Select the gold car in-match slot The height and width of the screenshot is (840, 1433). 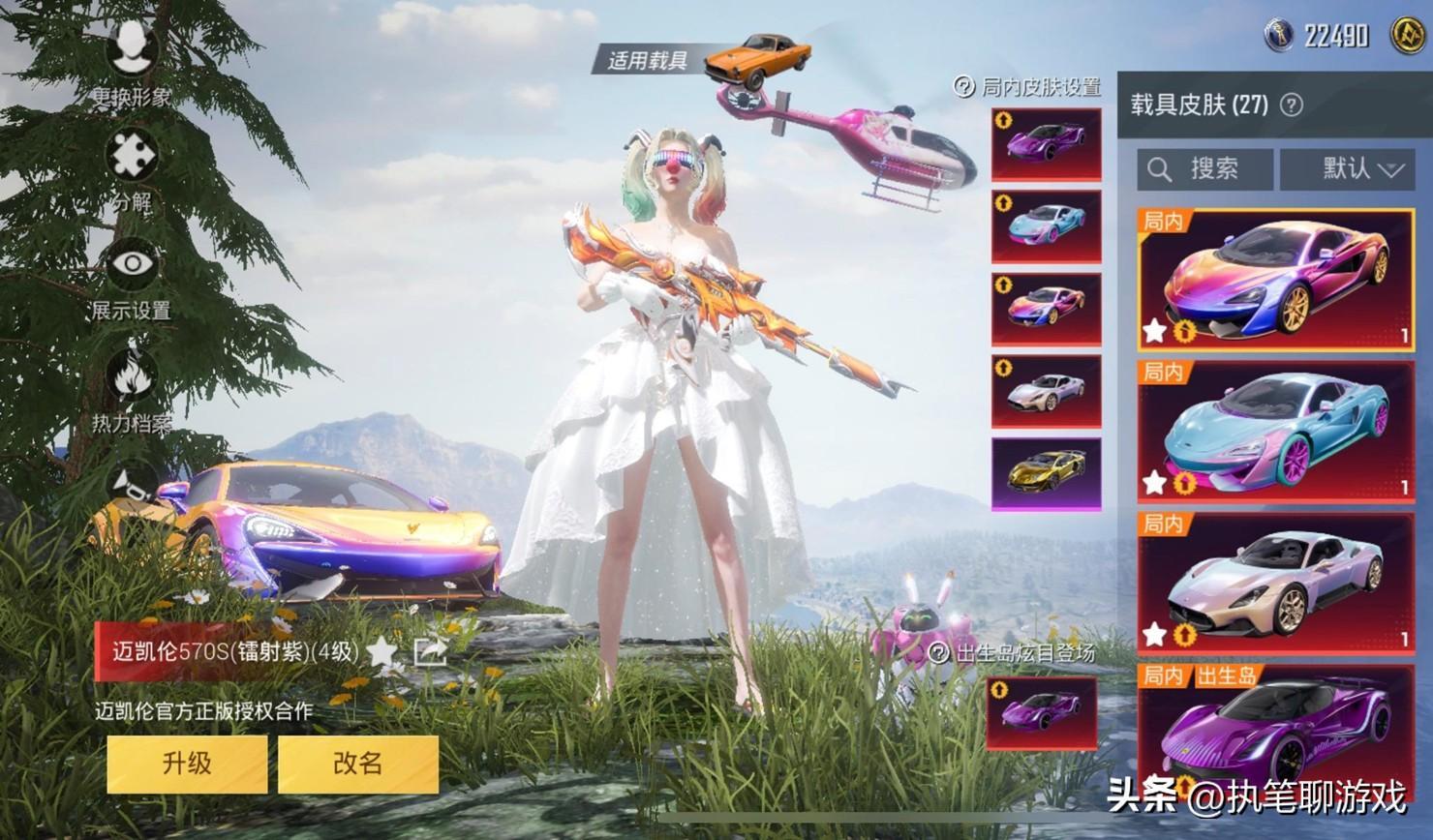1046,474
